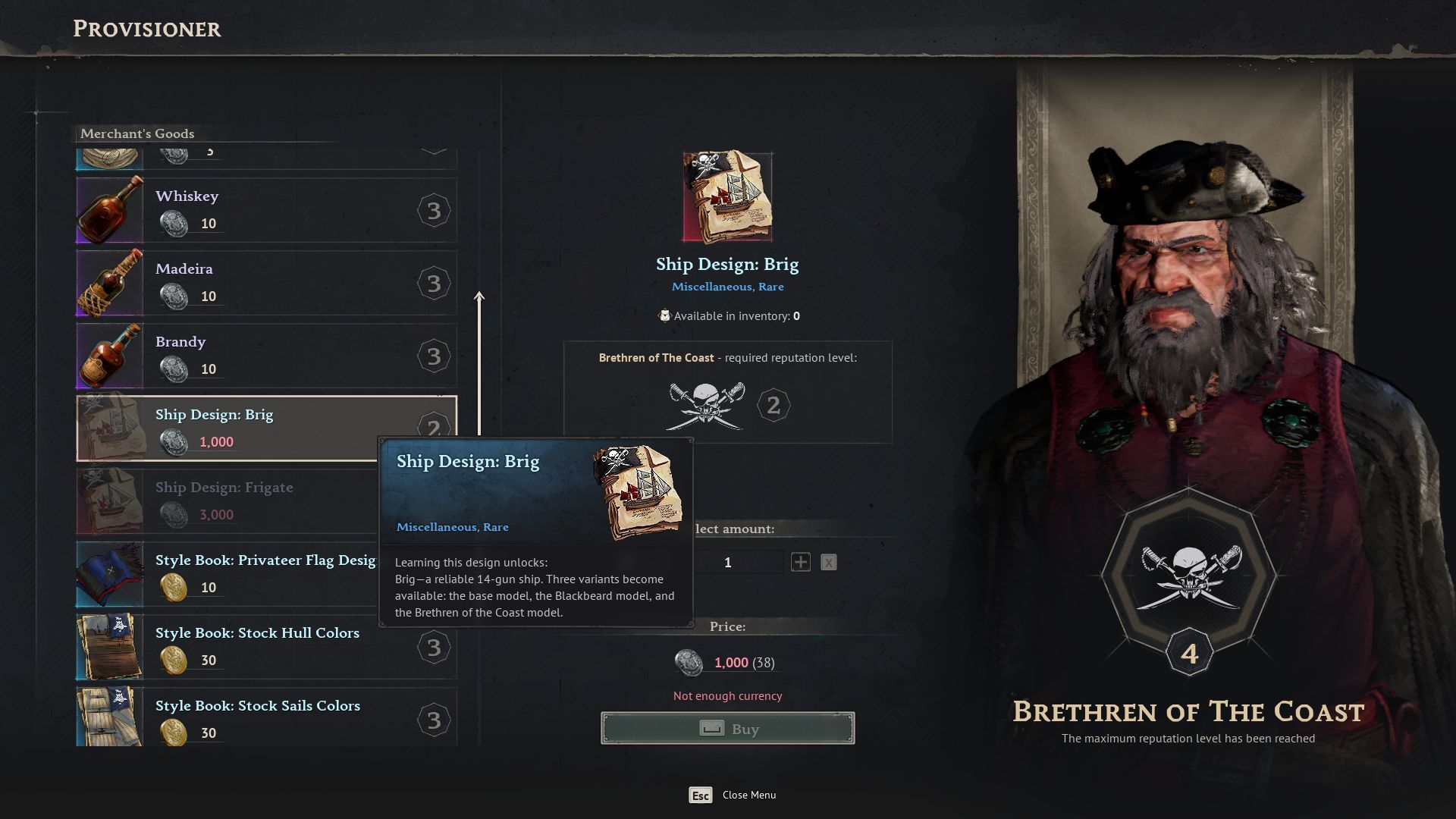Viewport: 1456px width, 819px height.
Task: Click the Buy button
Action: pyautogui.click(x=727, y=728)
